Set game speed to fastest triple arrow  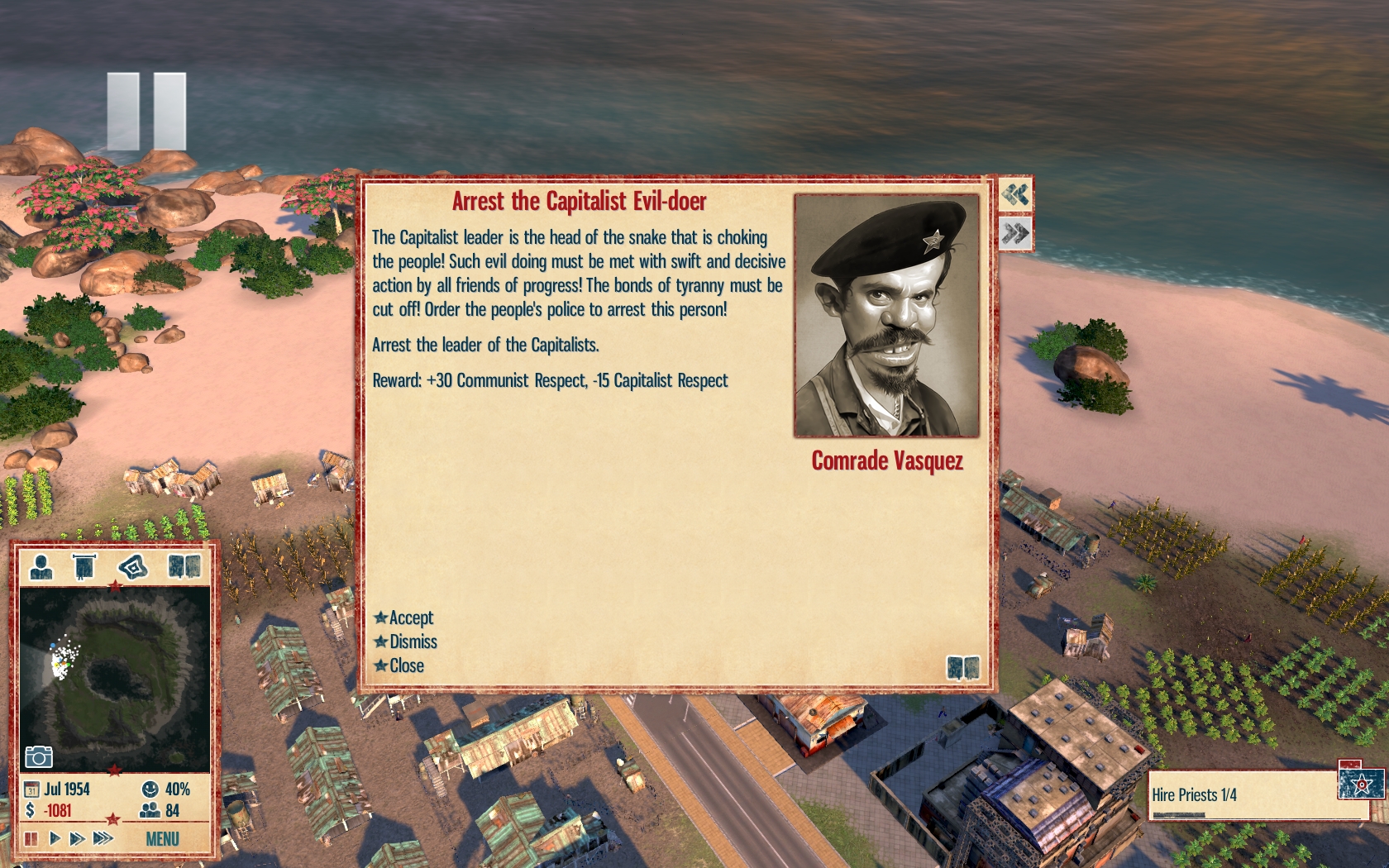click(x=103, y=838)
